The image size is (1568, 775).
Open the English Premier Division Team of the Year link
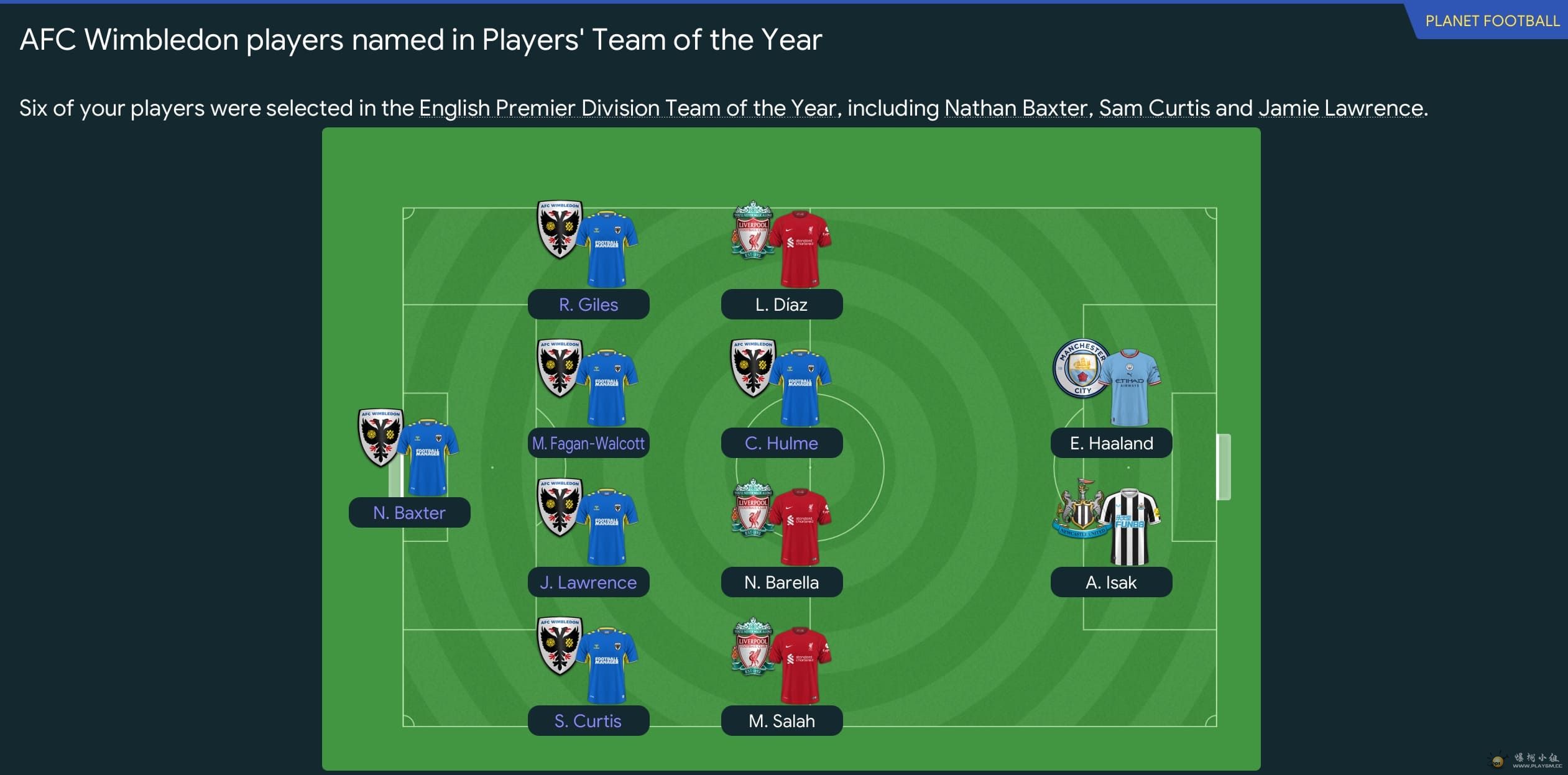[627, 108]
